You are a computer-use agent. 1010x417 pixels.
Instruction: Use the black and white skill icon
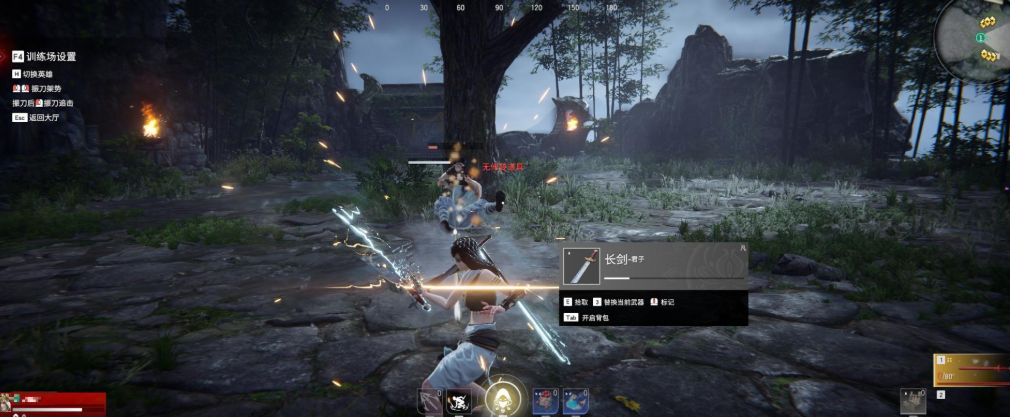(460, 401)
